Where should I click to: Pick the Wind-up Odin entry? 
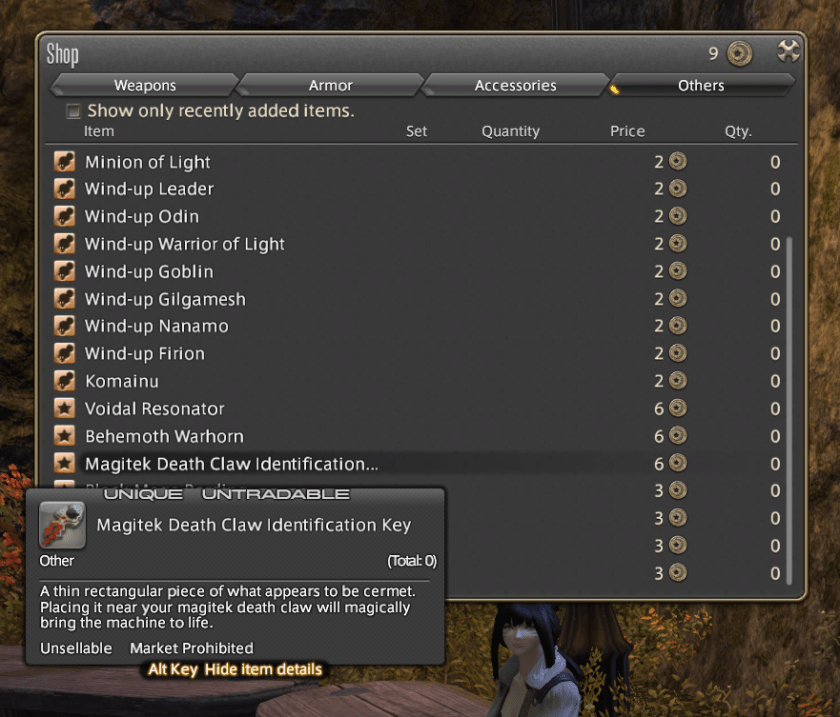[x=142, y=216]
